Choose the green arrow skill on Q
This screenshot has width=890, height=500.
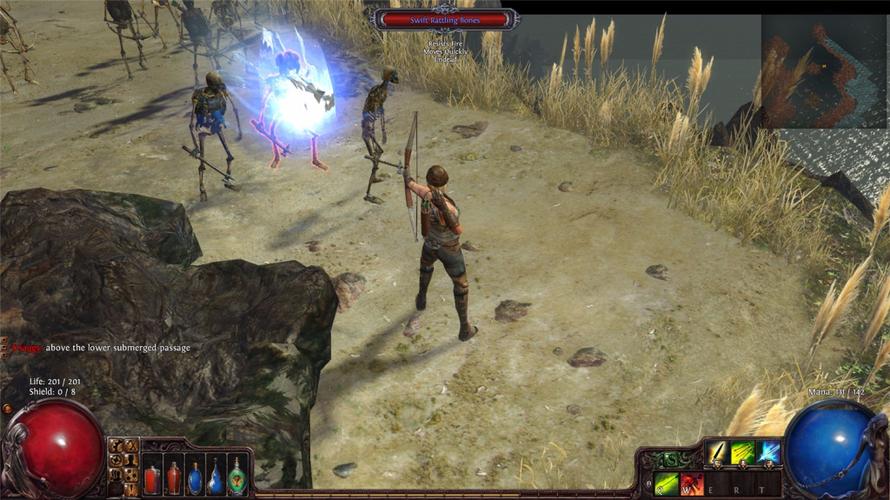pyautogui.click(x=667, y=483)
